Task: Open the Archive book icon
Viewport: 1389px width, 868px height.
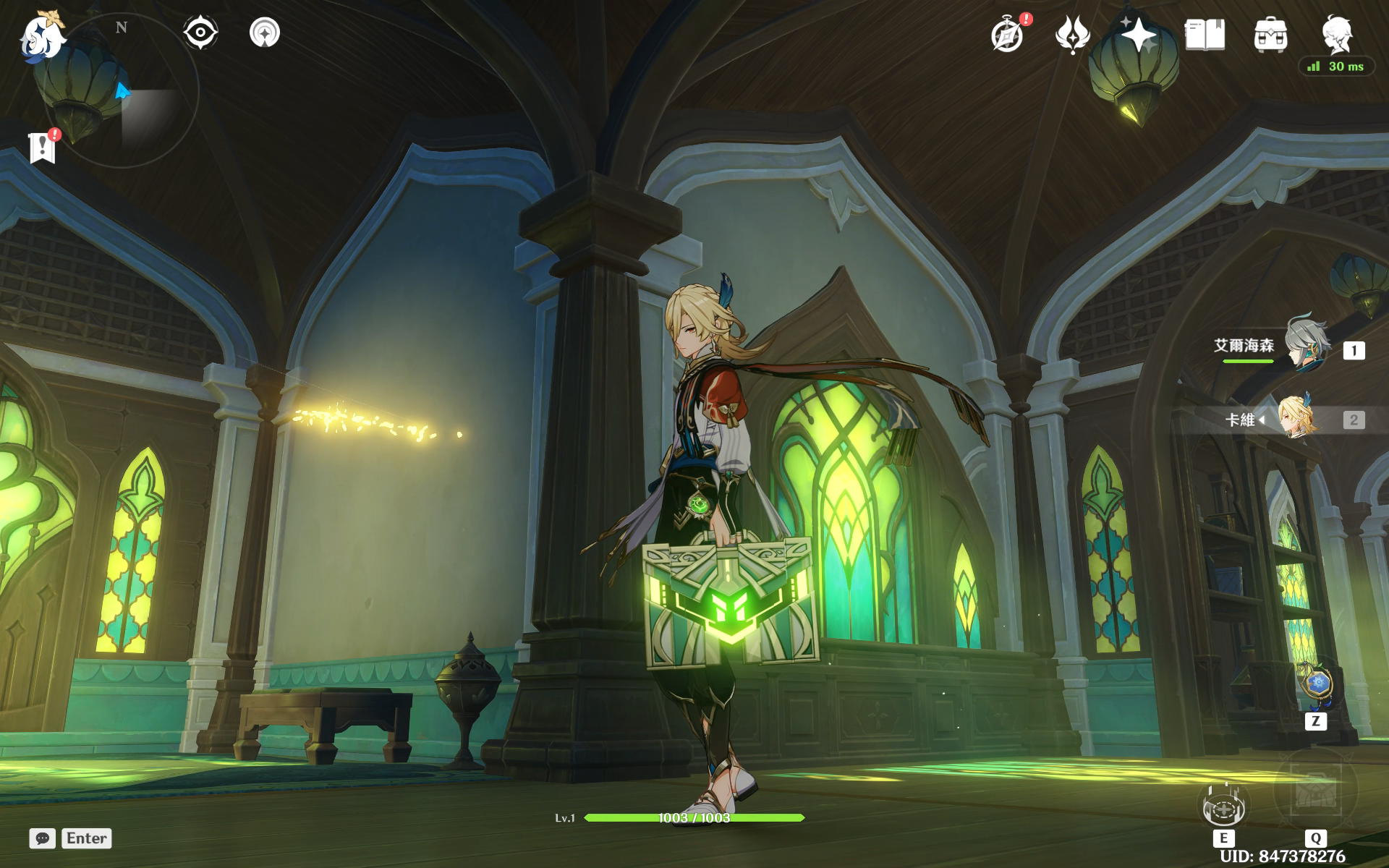Action: [1205, 35]
